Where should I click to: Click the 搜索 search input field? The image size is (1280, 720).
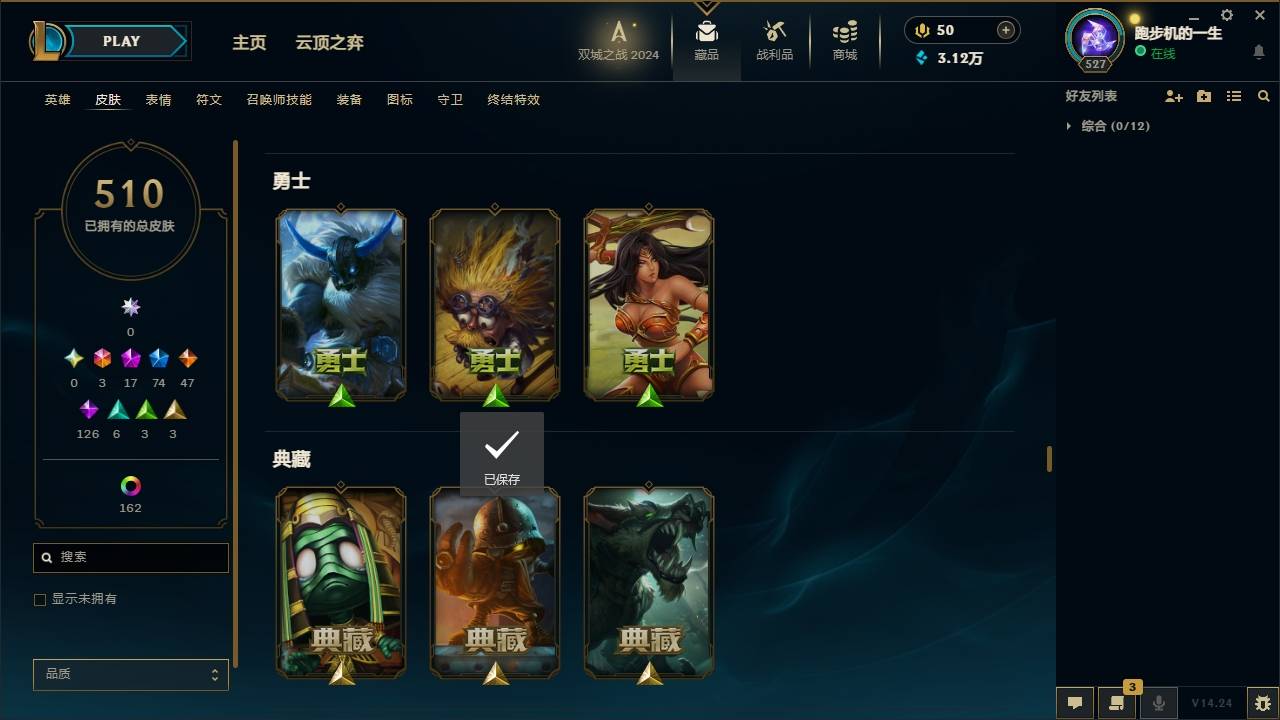[x=130, y=557]
